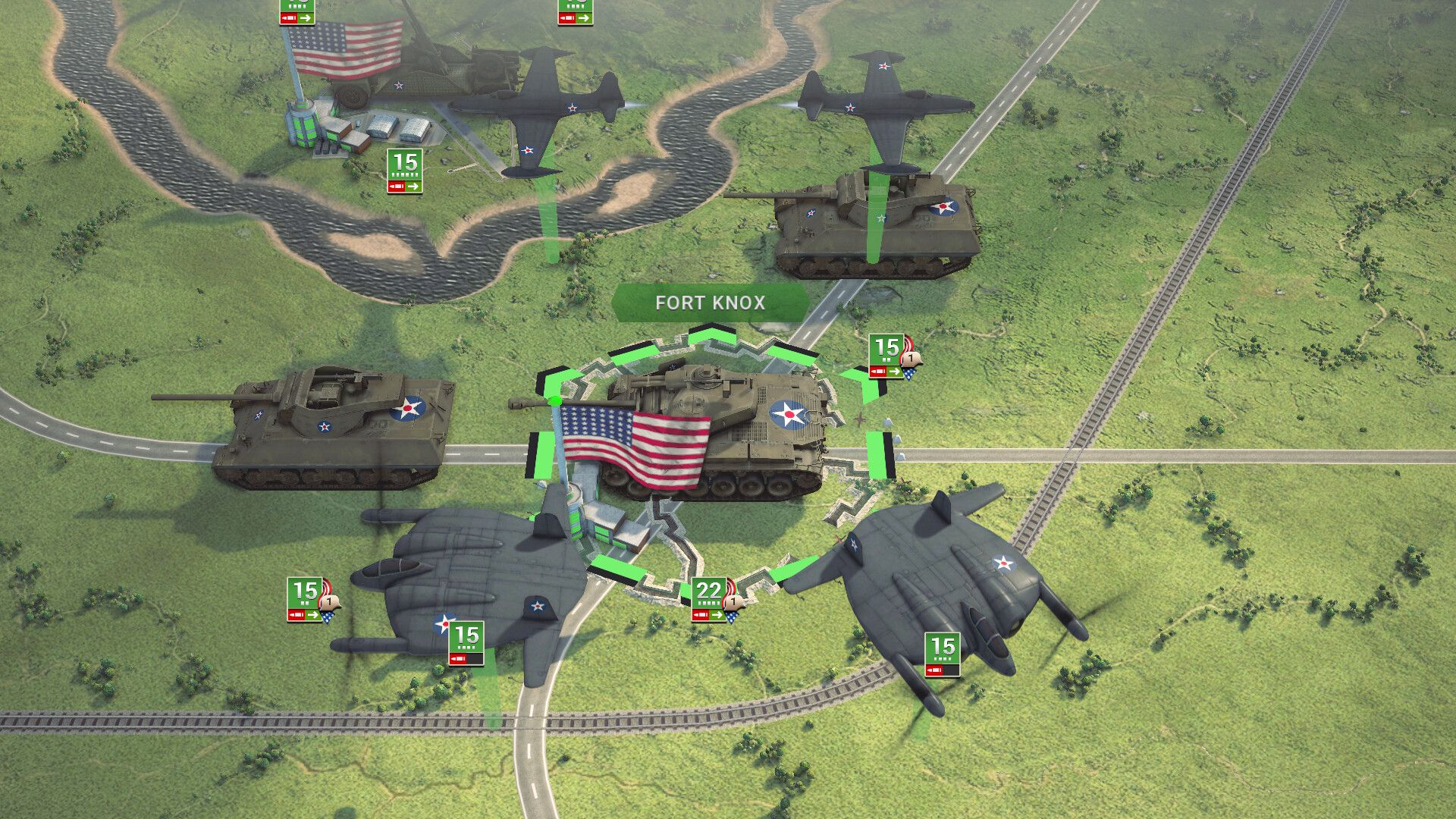Image resolution: width=1456 pixels, height=819 pixels.
Task: Select the red ammo icon on the 22-strength unit
Action: pos(701,615)
